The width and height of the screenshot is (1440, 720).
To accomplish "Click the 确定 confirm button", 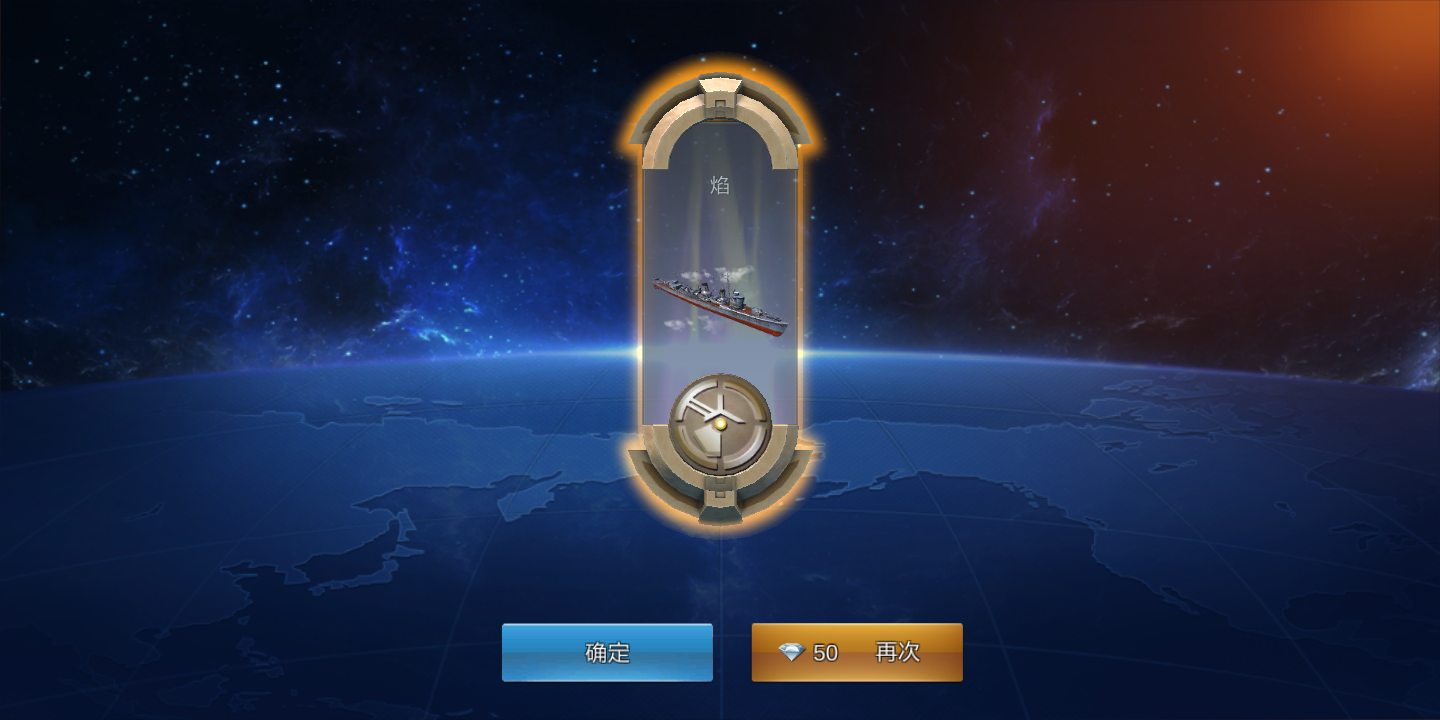I will pos(608,651).
